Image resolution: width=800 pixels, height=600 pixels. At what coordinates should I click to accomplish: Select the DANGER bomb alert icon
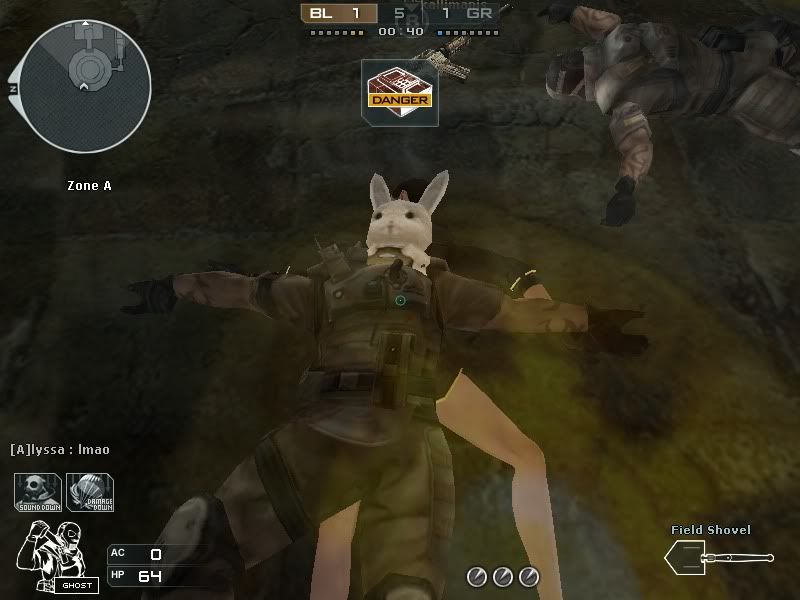[399, 92]
